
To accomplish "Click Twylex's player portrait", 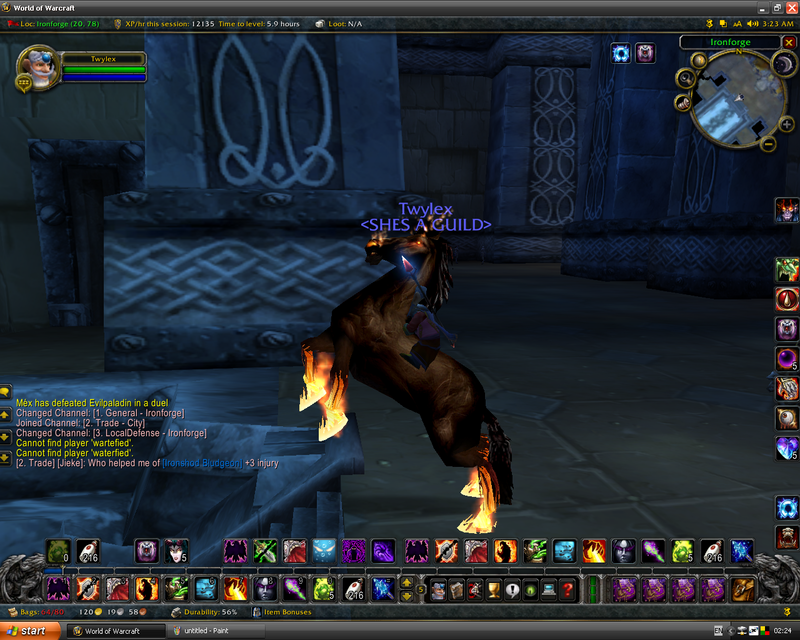I will [x=38, y=68].
